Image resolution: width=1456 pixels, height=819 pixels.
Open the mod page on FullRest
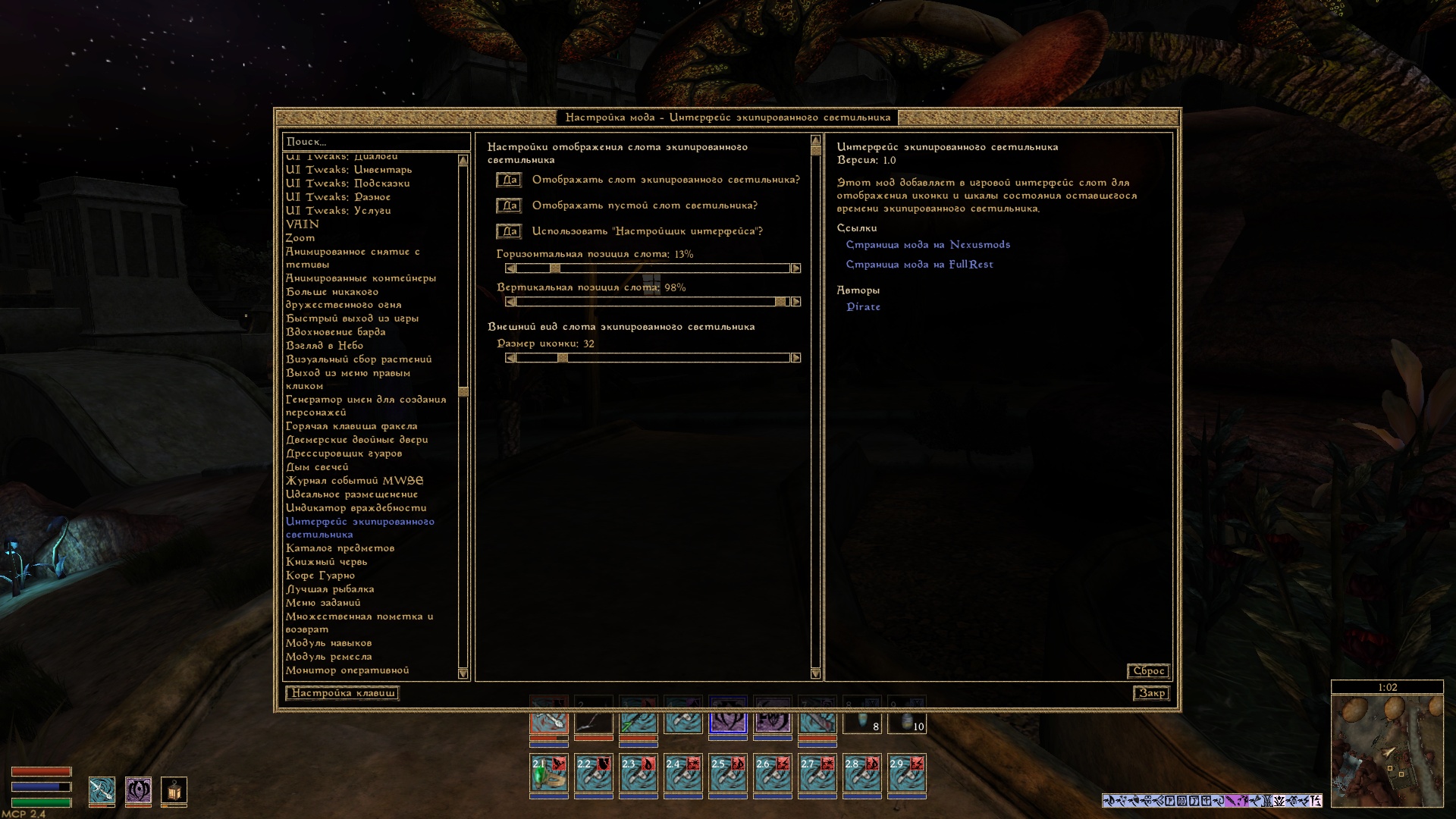(x=919, y=265)
